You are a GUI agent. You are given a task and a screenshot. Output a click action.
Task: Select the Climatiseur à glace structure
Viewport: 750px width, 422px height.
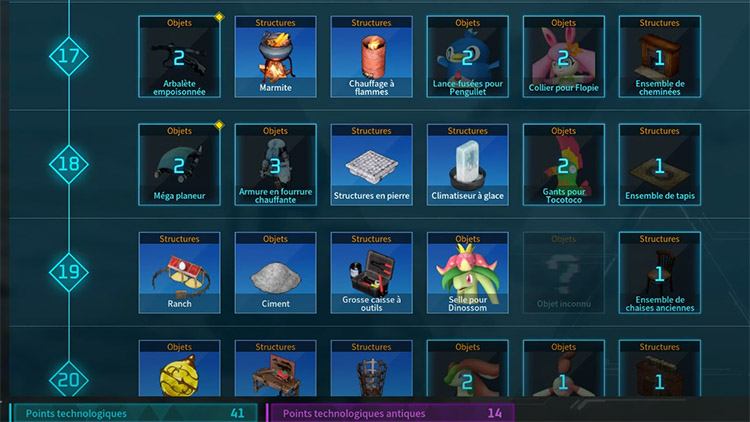click(468, 165)
